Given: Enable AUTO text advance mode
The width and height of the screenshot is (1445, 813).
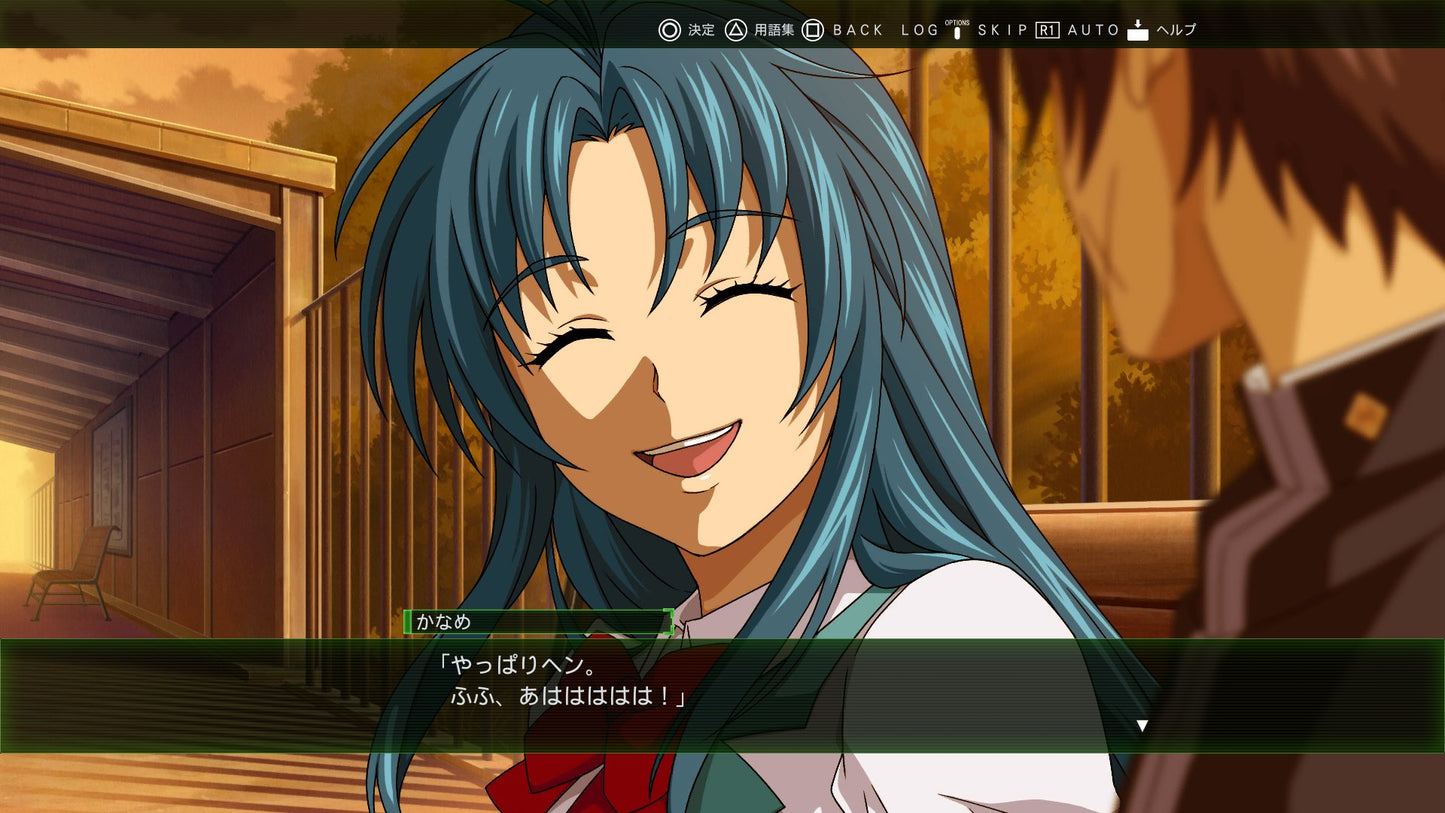Looking at the screenshot, I should (x=1094, y=30).
